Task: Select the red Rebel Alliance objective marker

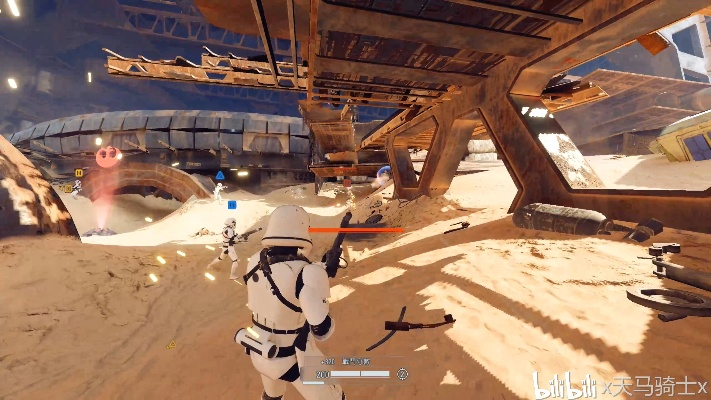Action: [108, 155]
